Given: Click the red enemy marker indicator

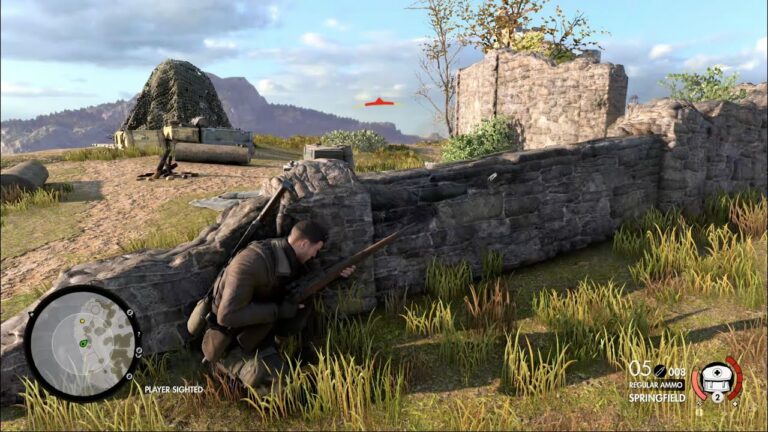Looking at the screenshot, I should coord(379,102).
